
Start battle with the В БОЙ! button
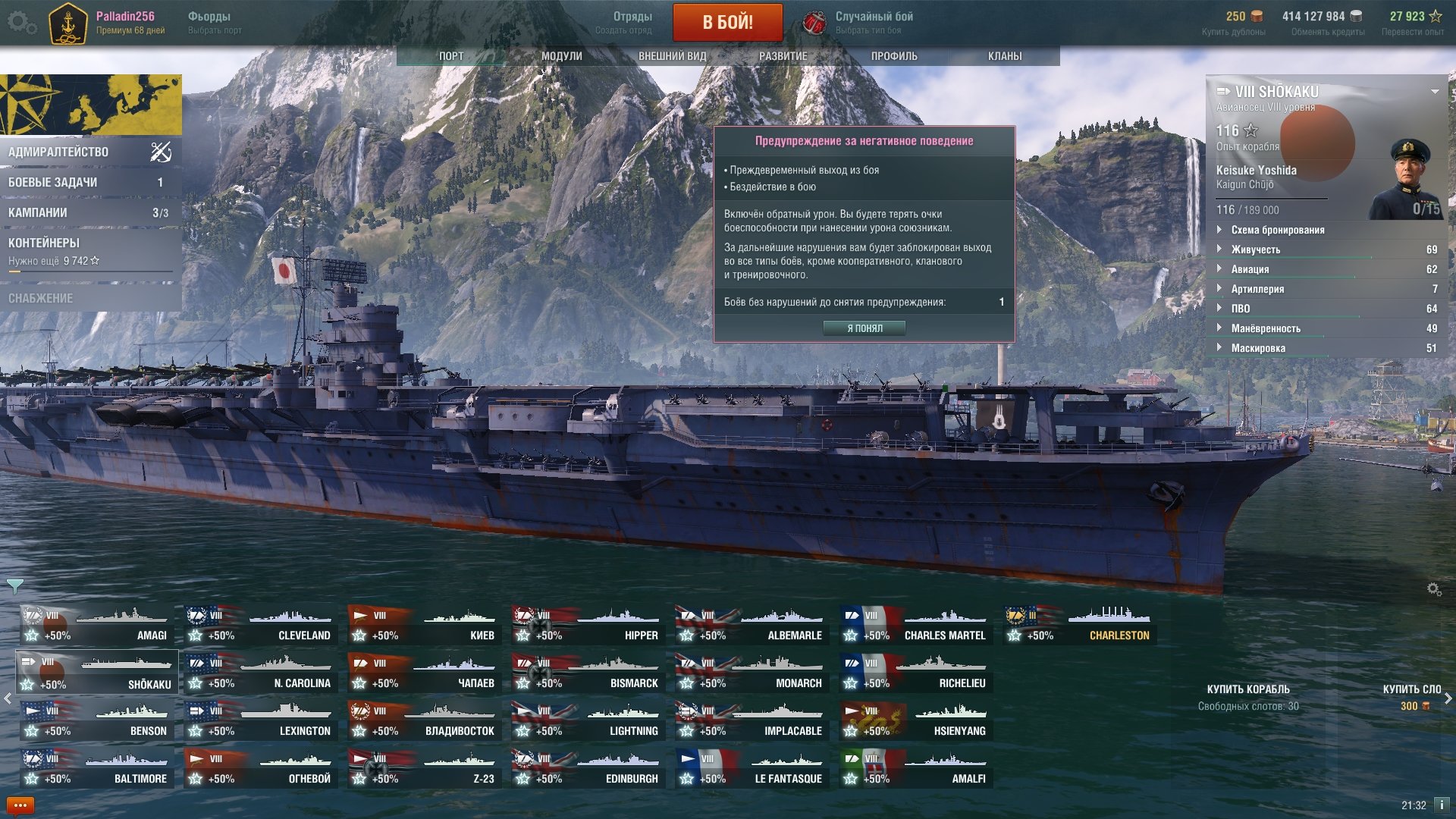[x=727, y=22]
